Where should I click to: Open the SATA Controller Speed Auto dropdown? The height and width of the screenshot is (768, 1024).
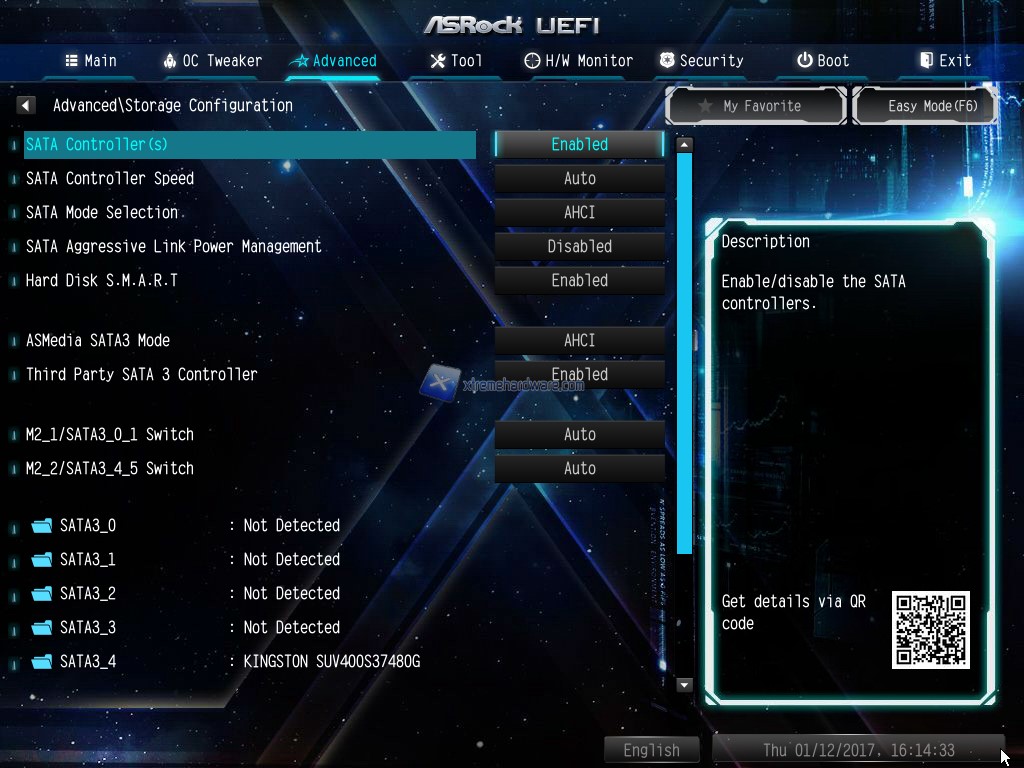click(x=579, y=179)
